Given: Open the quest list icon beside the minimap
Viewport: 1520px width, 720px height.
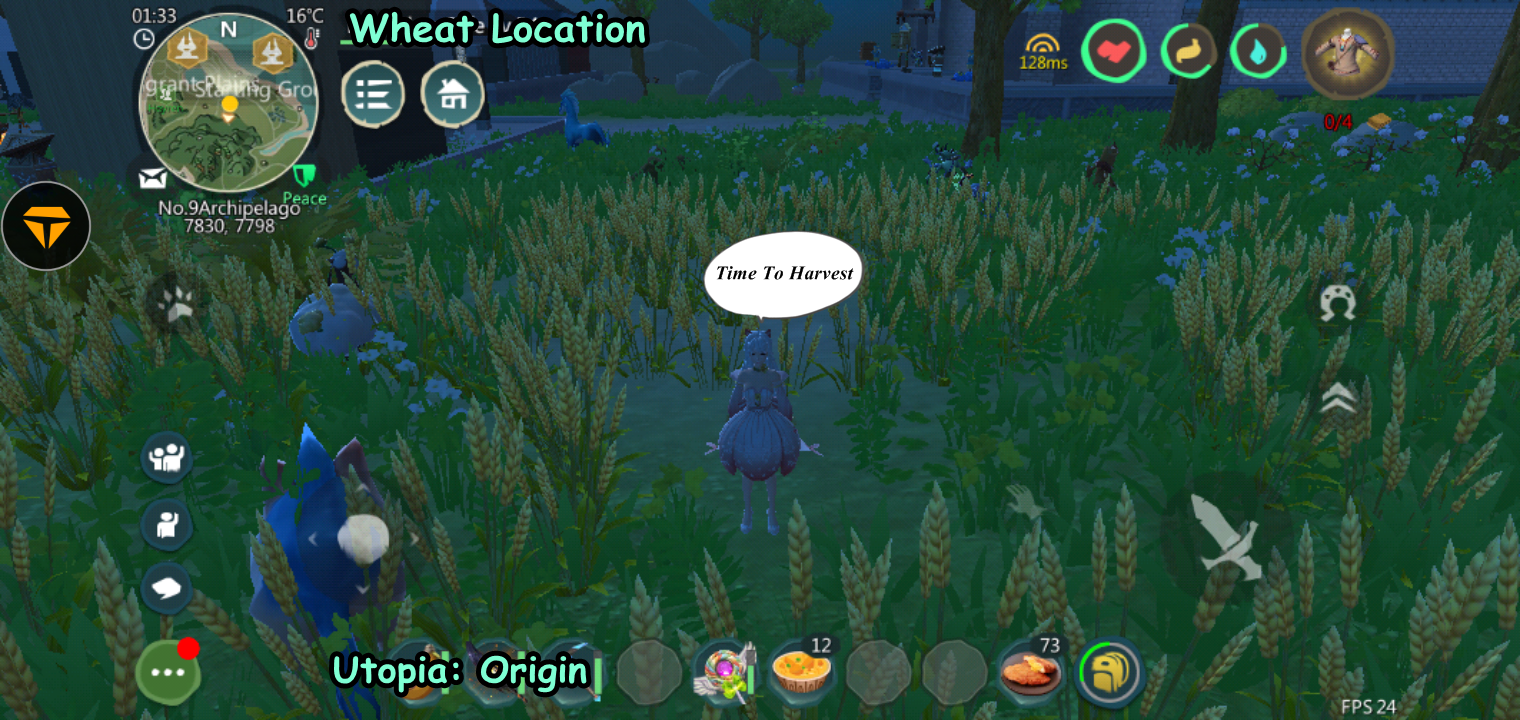Looking at the screenshot, I should pyautogui.click(x=371, y=94).
